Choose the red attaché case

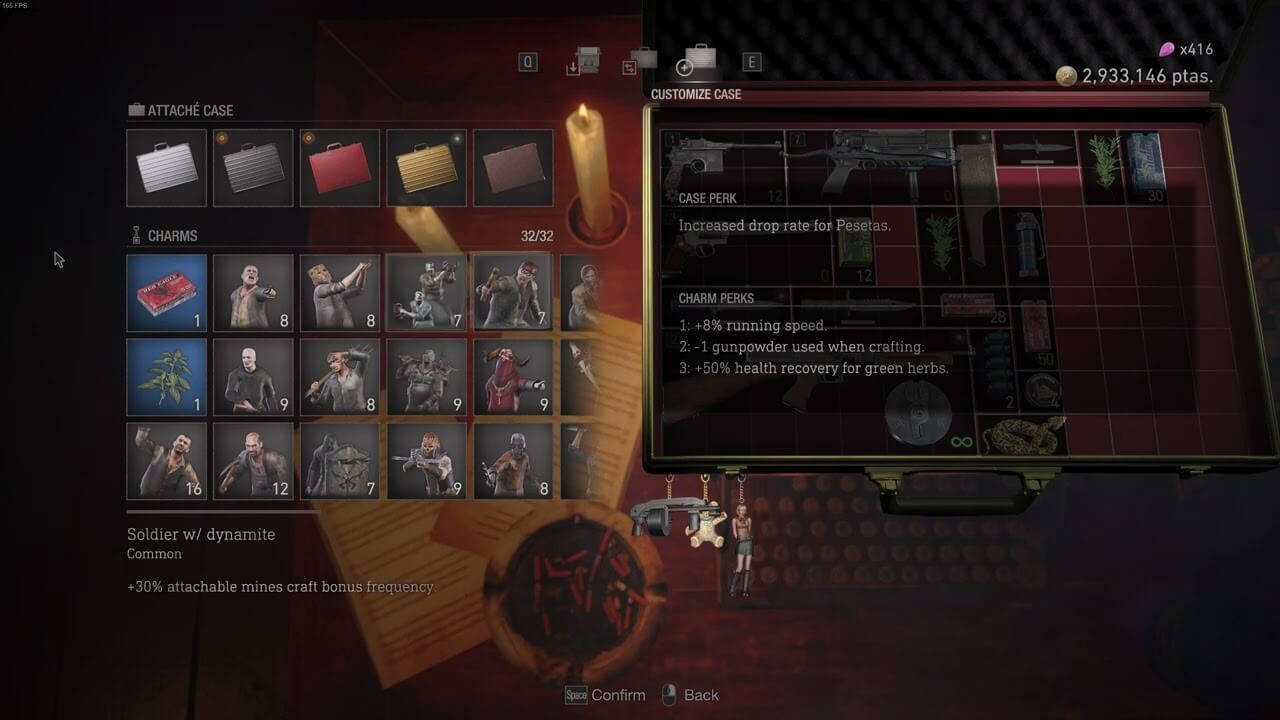pos(339,168)
